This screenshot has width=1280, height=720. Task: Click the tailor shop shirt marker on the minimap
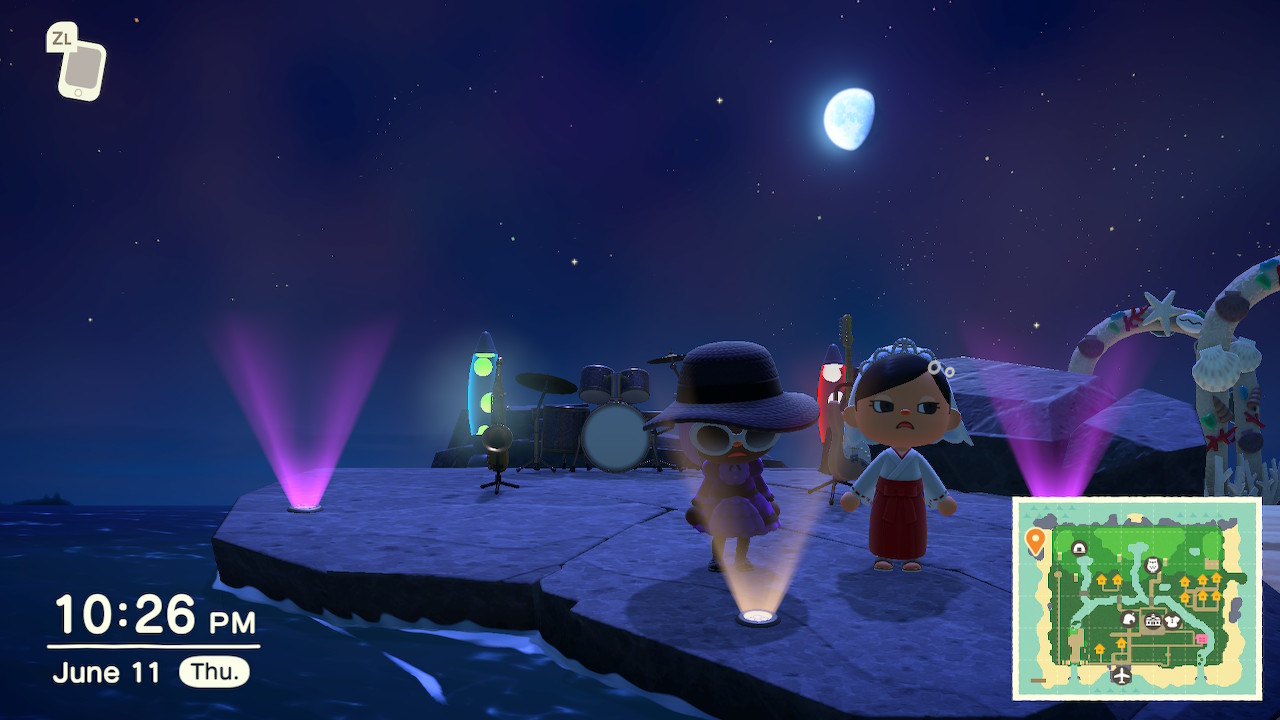pyautogui.click(x=1173, y=622)
